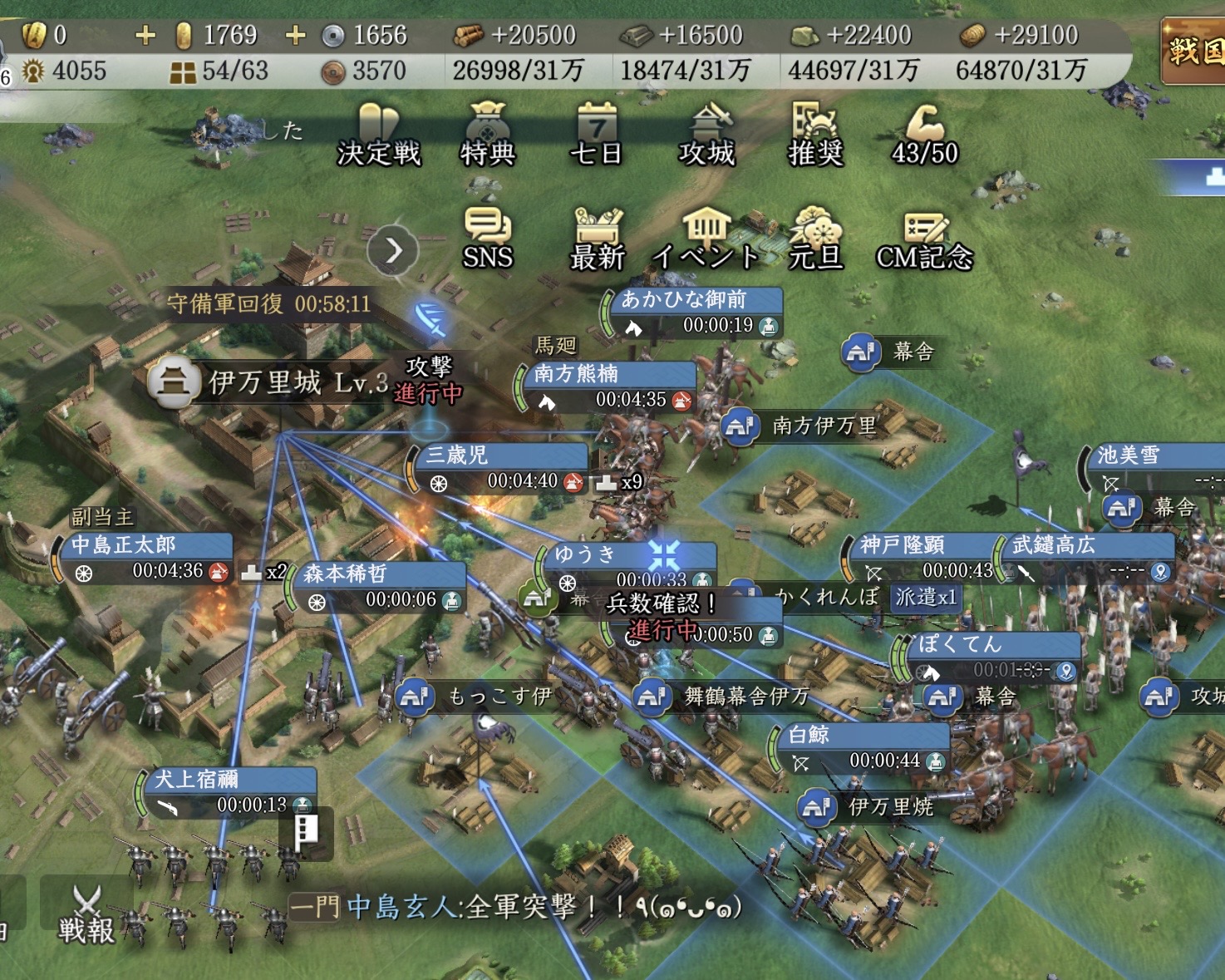The image size is (1225, 980).
Task: Open the 七日 calendar event
Action: 596,135
